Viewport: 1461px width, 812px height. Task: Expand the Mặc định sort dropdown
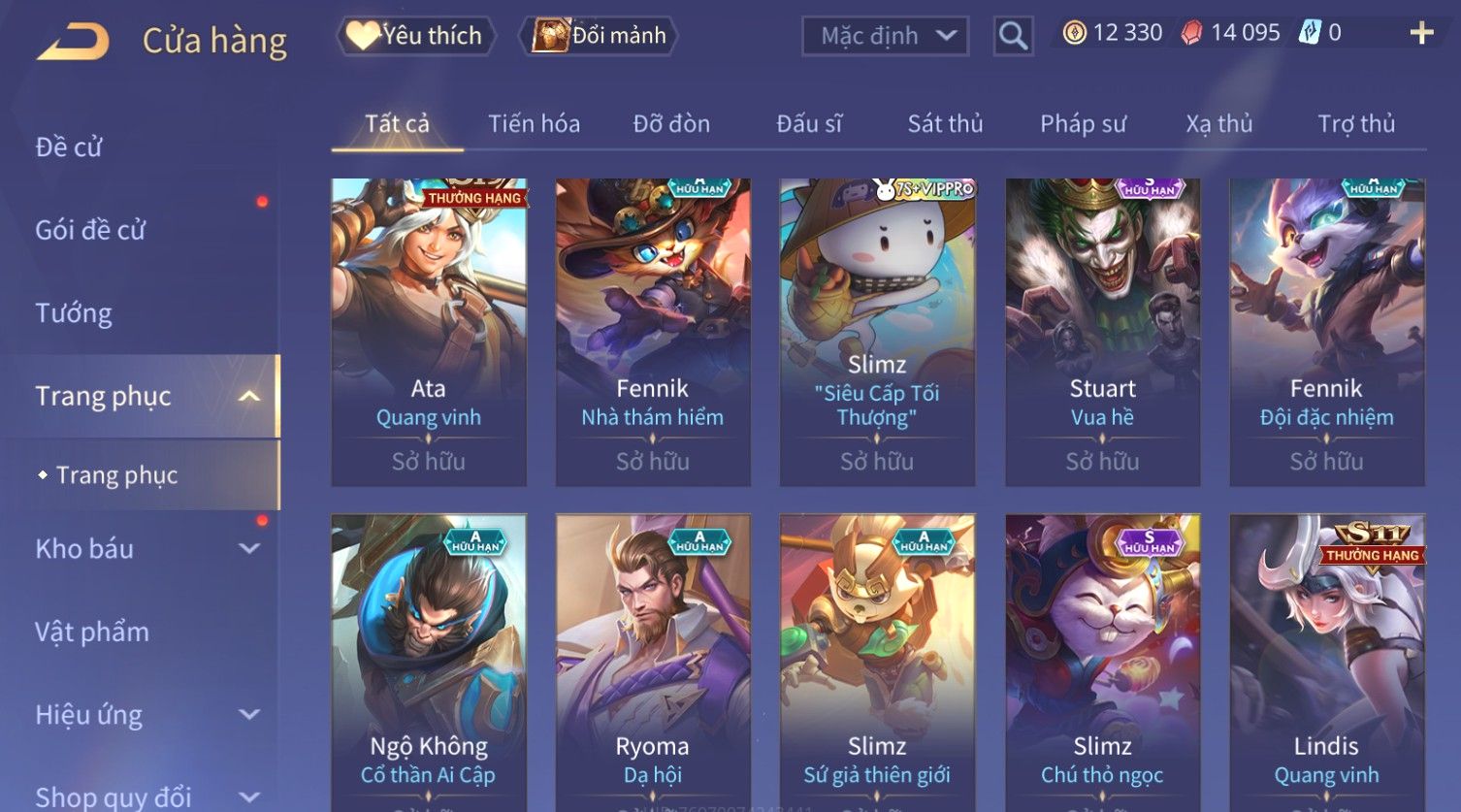[x=885, y=36]
